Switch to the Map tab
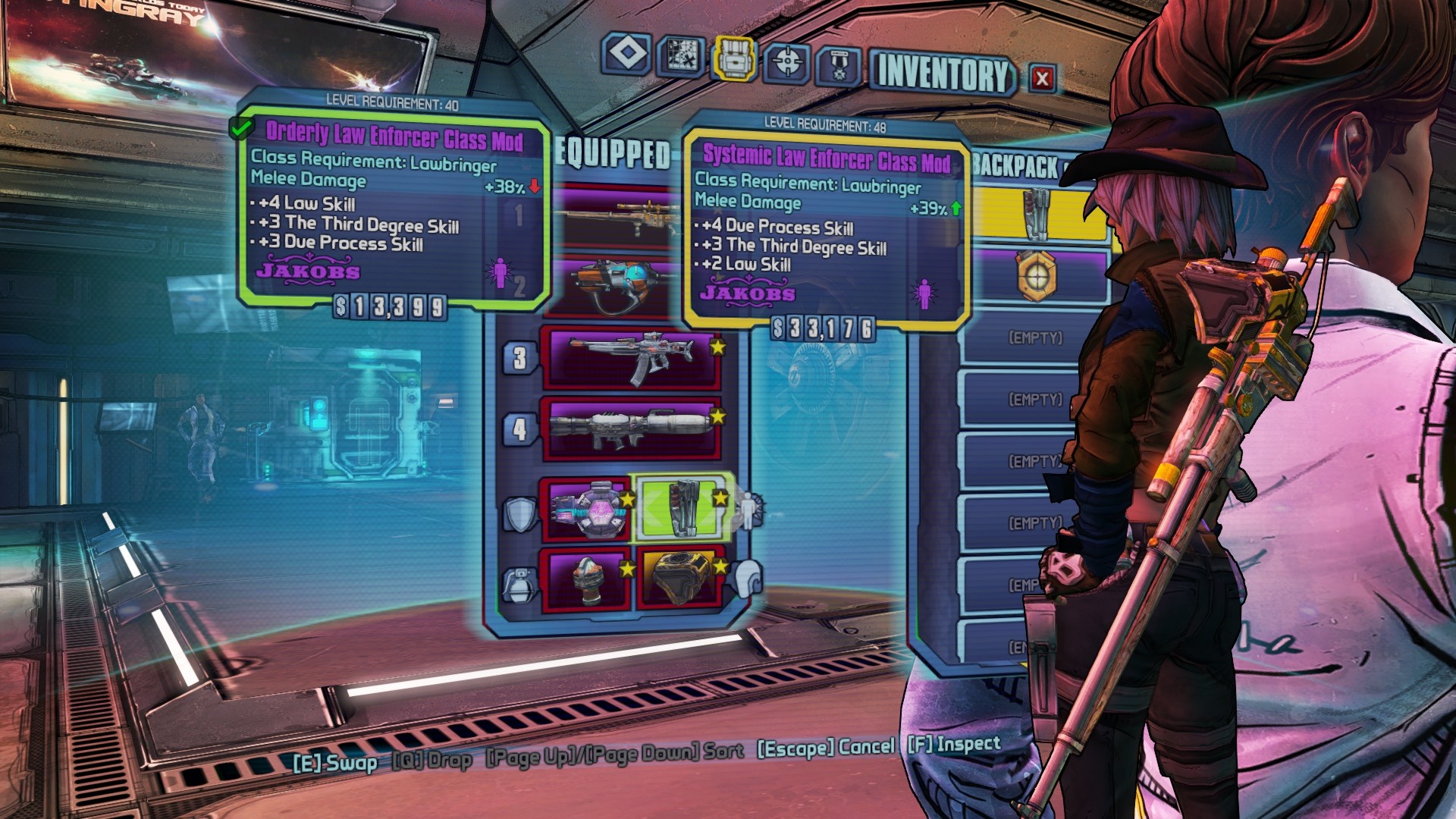 coord(680,57)
